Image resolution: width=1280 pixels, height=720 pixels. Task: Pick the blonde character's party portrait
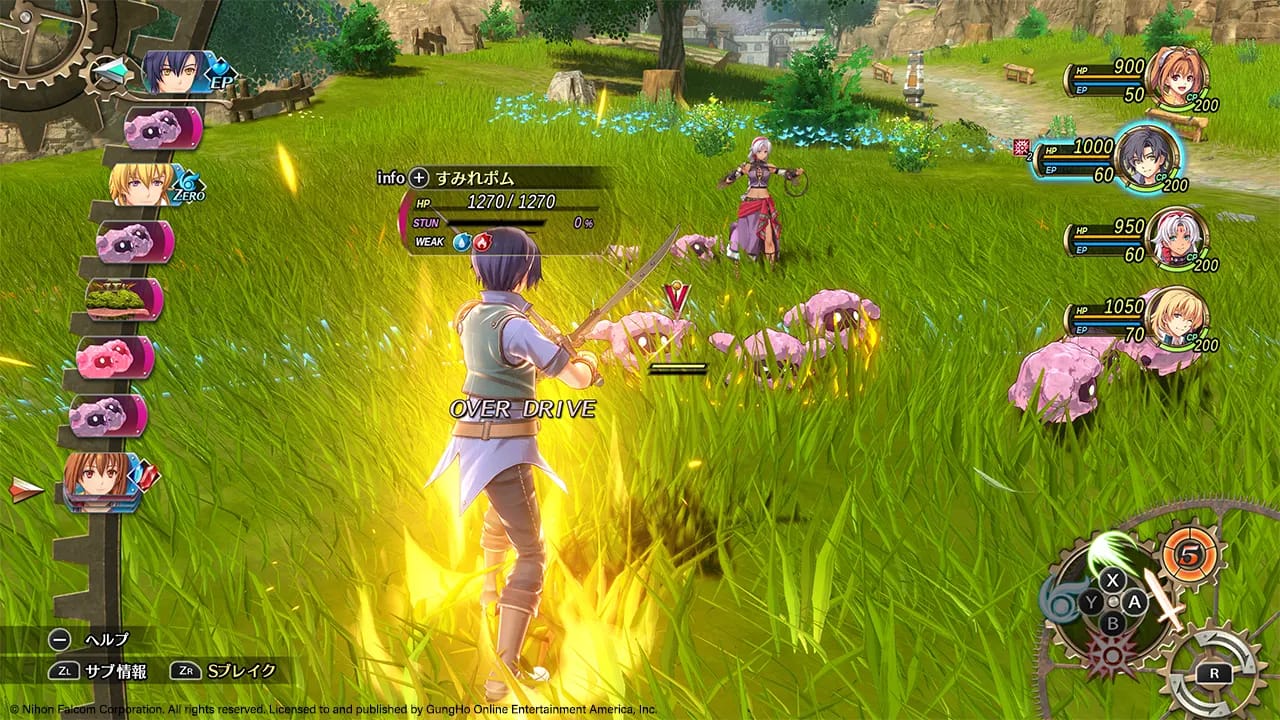(x=1176, y=318)
